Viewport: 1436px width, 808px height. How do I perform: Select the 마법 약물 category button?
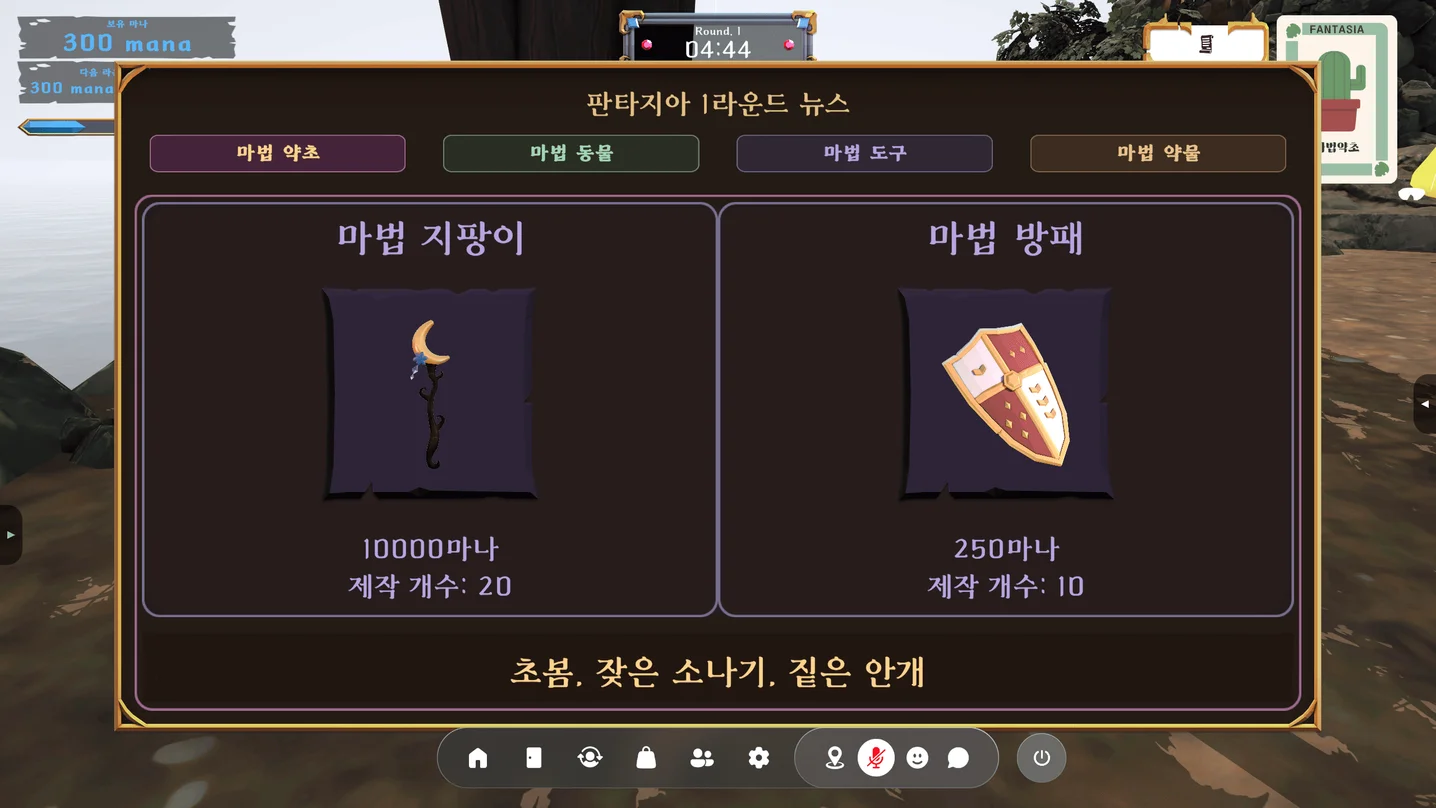tap(1157, 153)
